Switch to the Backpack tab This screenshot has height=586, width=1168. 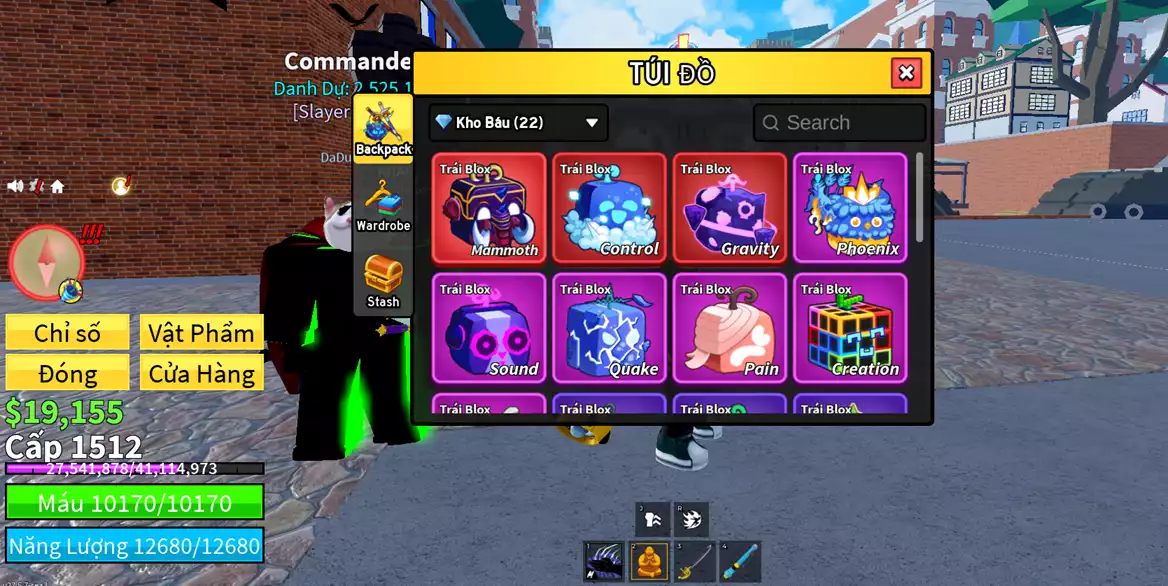383,128
